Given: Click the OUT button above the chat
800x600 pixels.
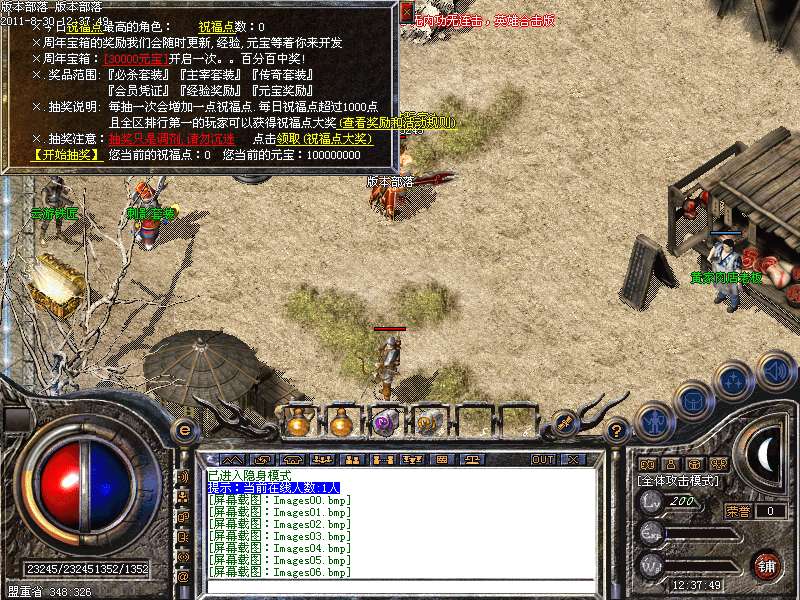Looking at the screenshot, I should pos(543,459).
